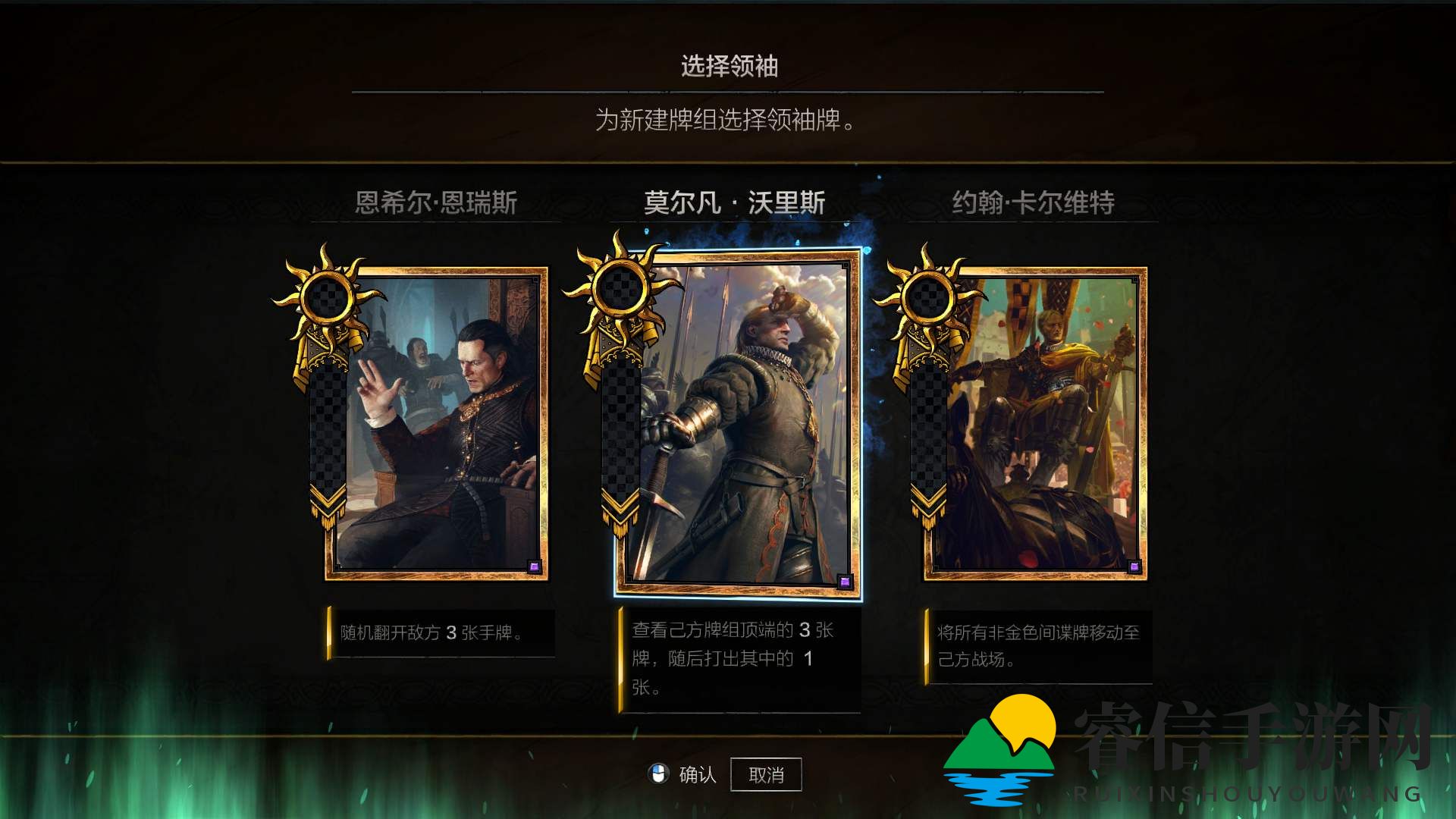Click the purple premium icon on Calveit's card corner
This screenshot has height=819, width=1456.
[1133, 566]
